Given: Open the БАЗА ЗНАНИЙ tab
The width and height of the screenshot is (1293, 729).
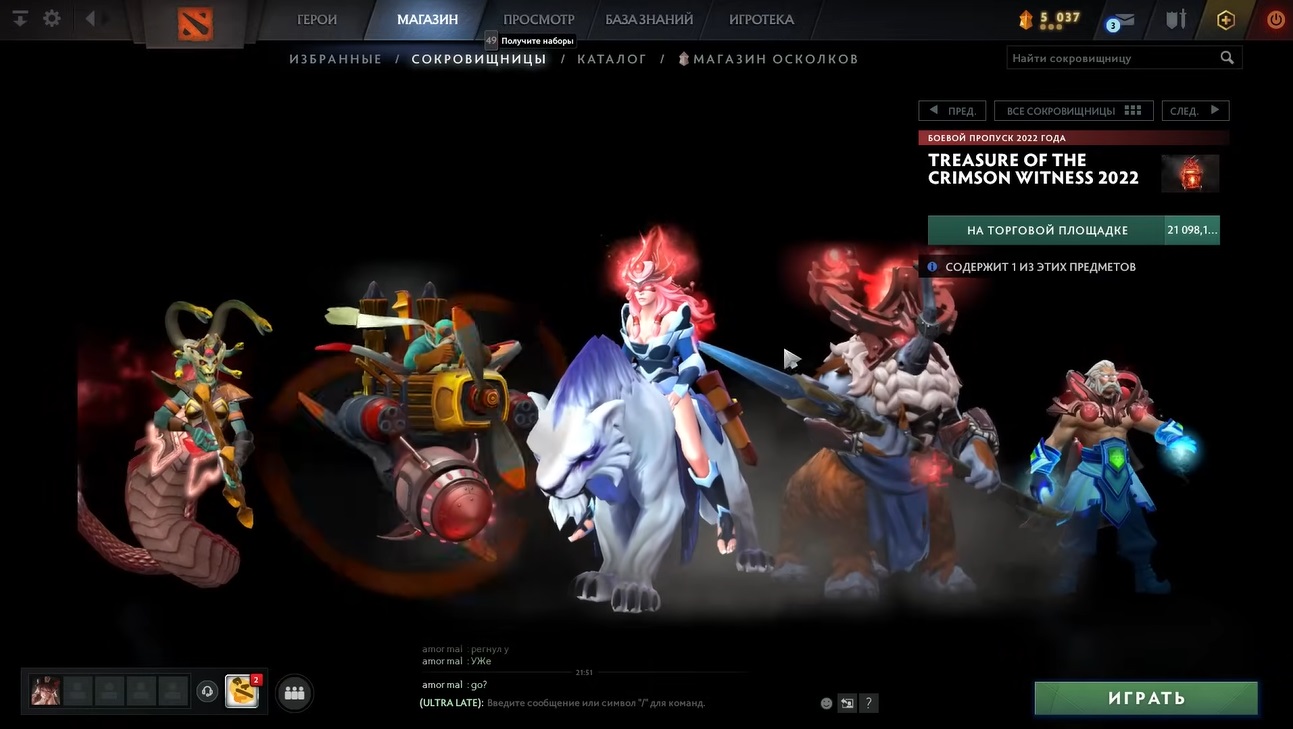Looking at the screenshot, I should [649, 19].
